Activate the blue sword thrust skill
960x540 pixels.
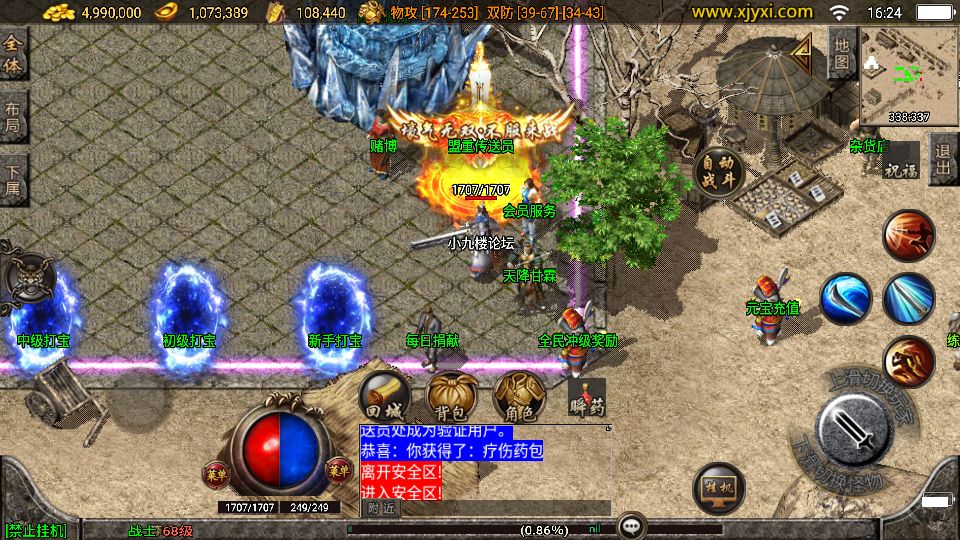908,298
